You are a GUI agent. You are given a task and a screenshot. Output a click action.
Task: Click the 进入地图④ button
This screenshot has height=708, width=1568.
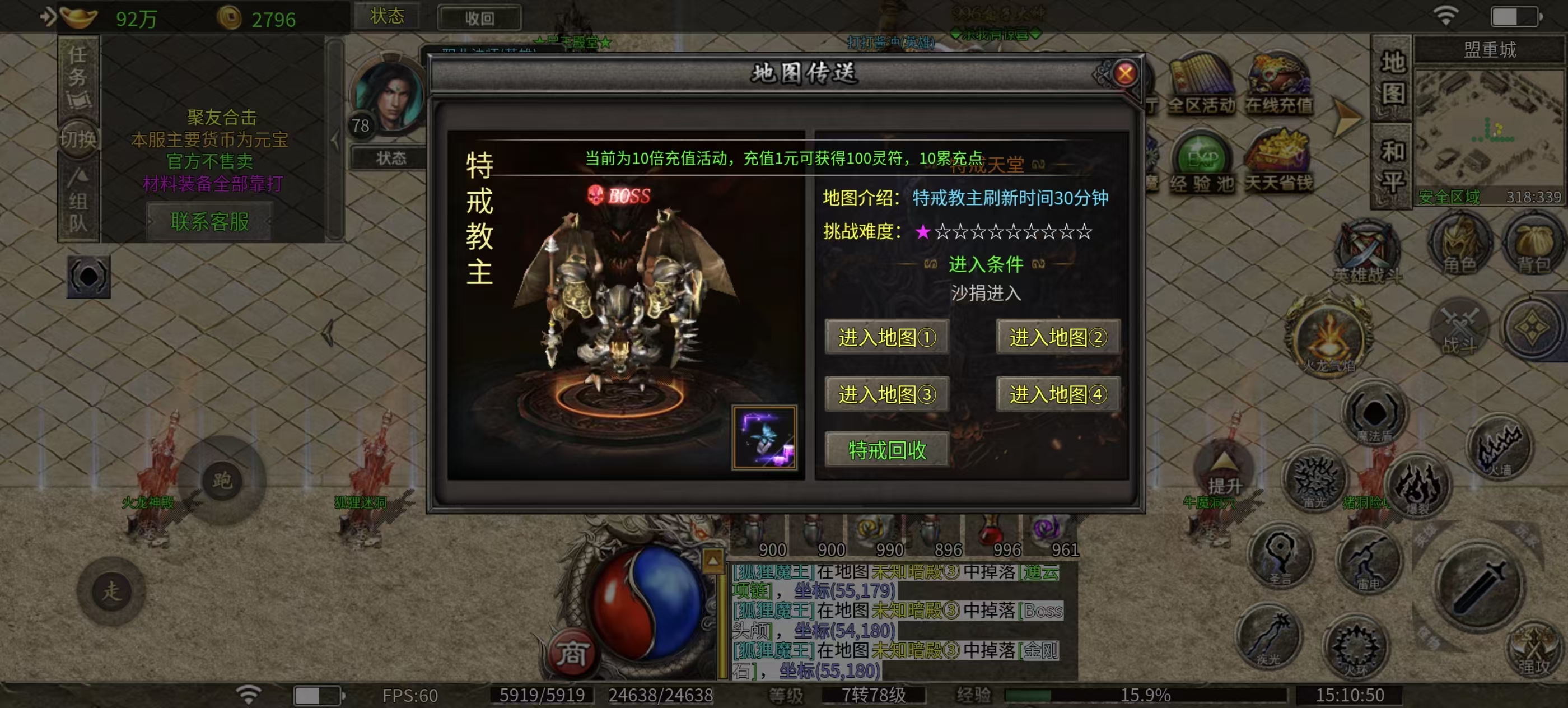click(x=1057, y=394)
